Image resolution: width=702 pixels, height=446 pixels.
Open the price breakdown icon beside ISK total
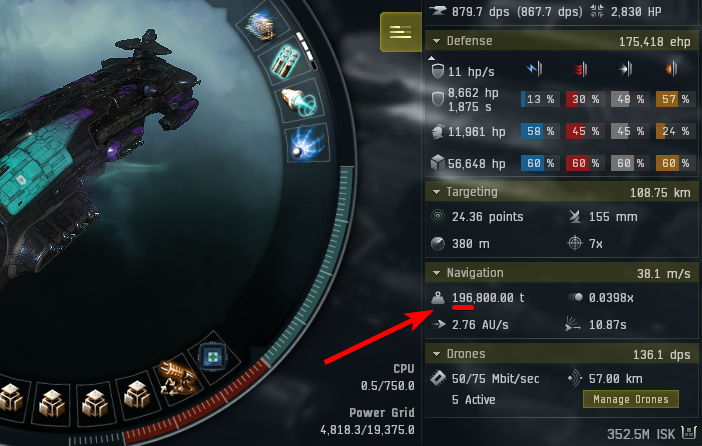pos(687,433)
